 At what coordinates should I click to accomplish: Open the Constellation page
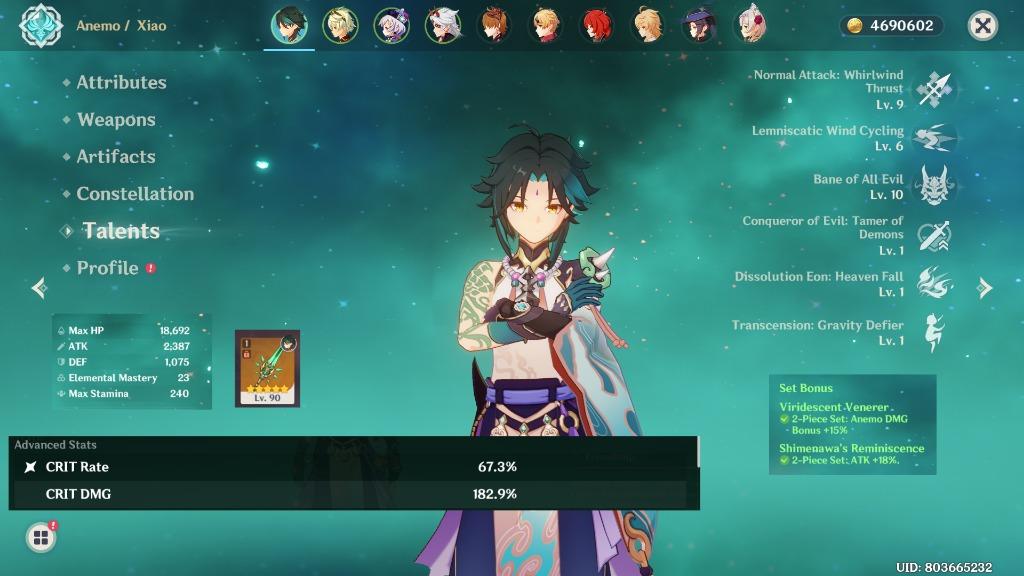pyautogui.click(x=135, y=193)
